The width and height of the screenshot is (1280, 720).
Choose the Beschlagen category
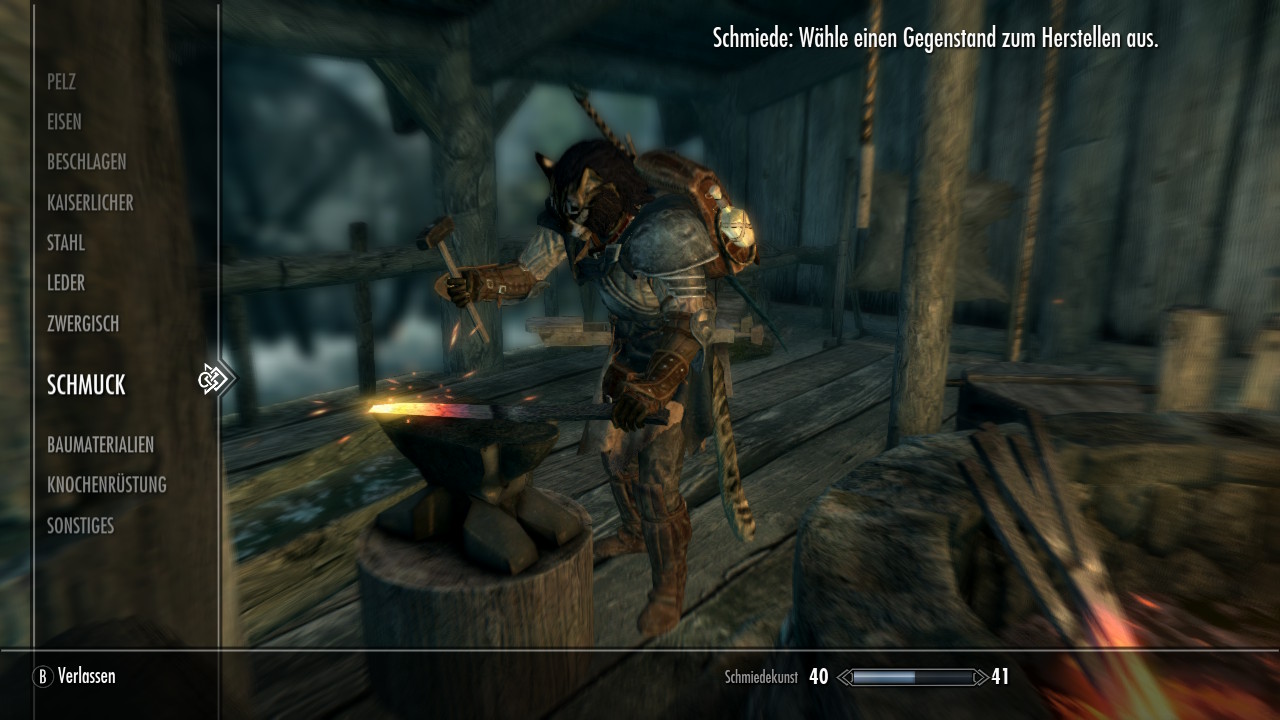click(86, 162)
